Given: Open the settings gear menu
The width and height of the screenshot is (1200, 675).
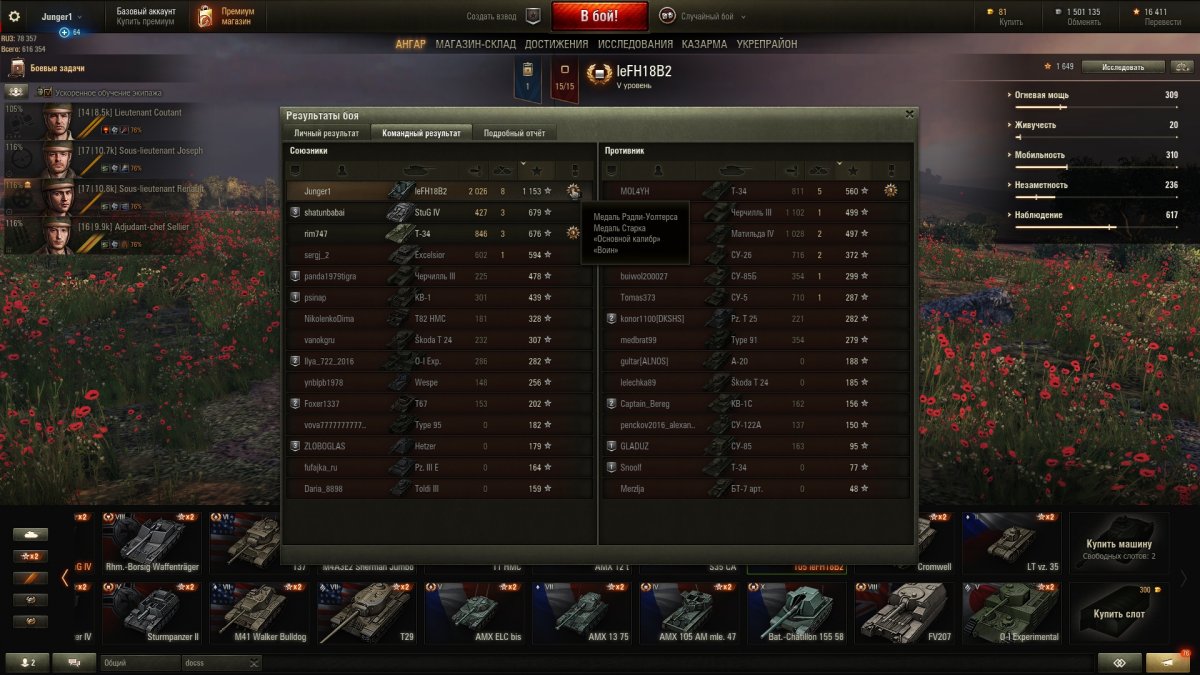Looking at the screenshot, I should 14,16.
